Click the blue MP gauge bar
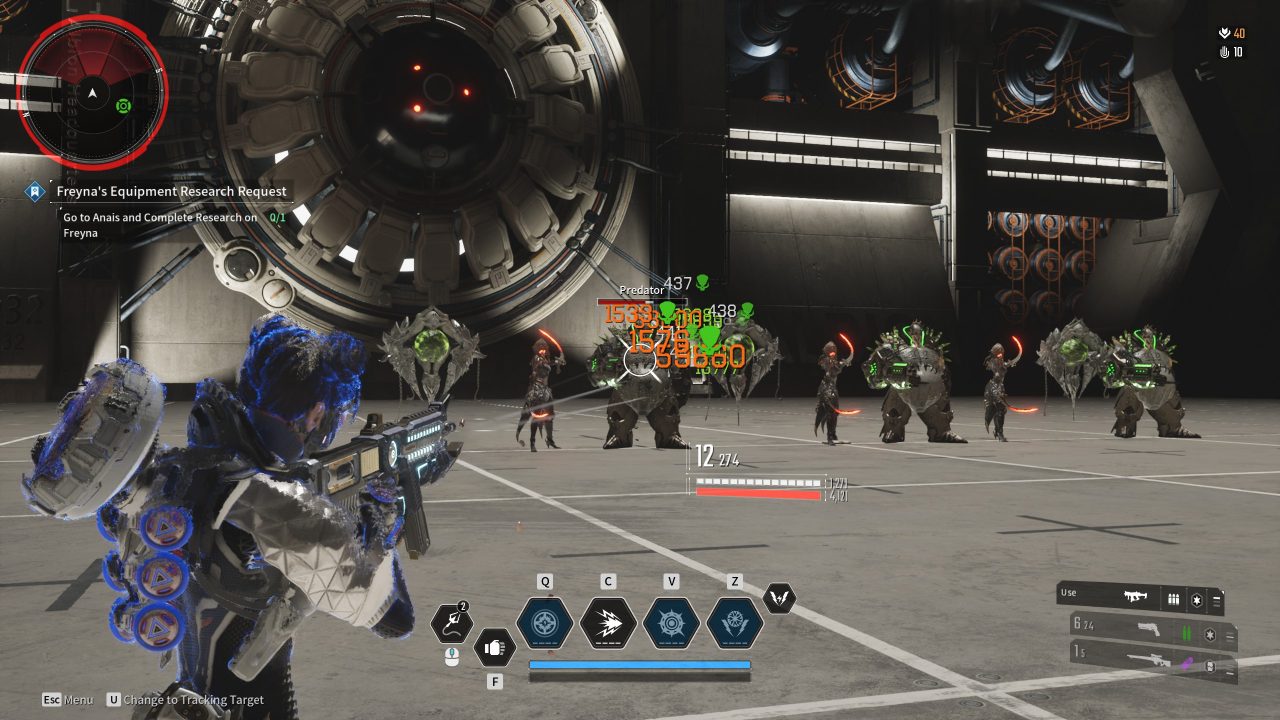Viewport: 1280px width, 720px height. click(x=642, y=662)
